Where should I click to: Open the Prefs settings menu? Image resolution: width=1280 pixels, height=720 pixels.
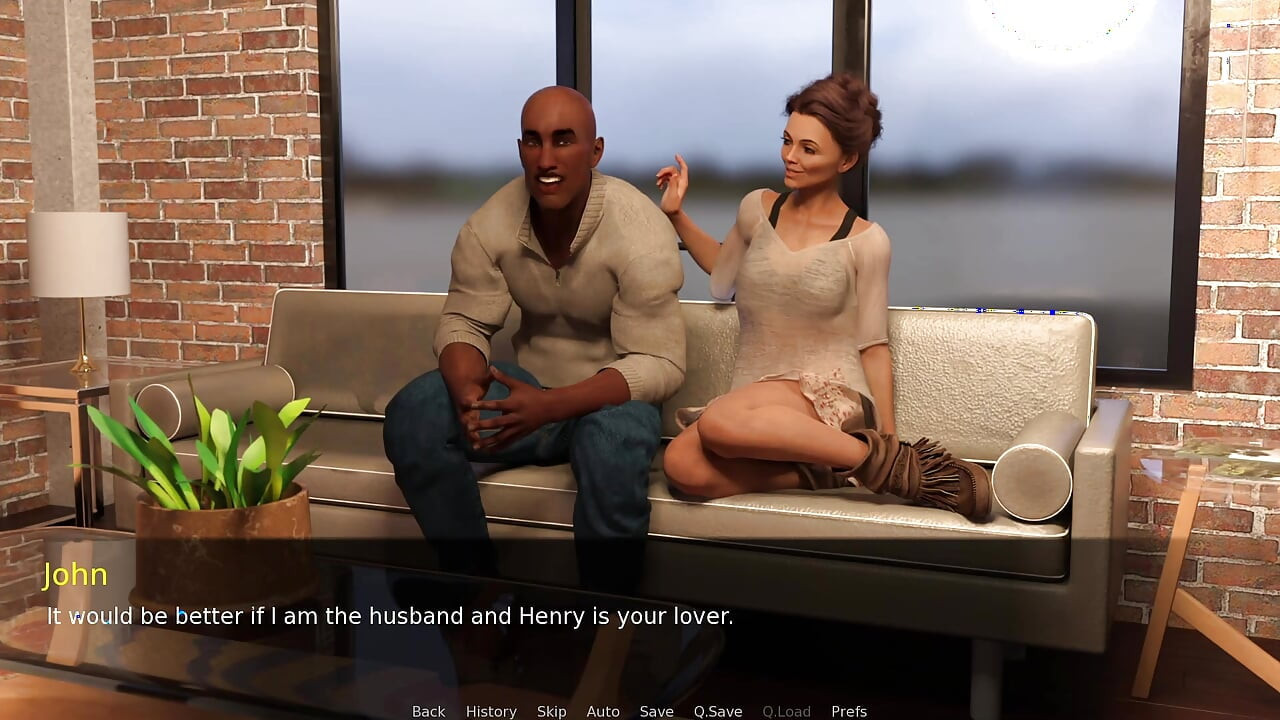click(849, 711)
